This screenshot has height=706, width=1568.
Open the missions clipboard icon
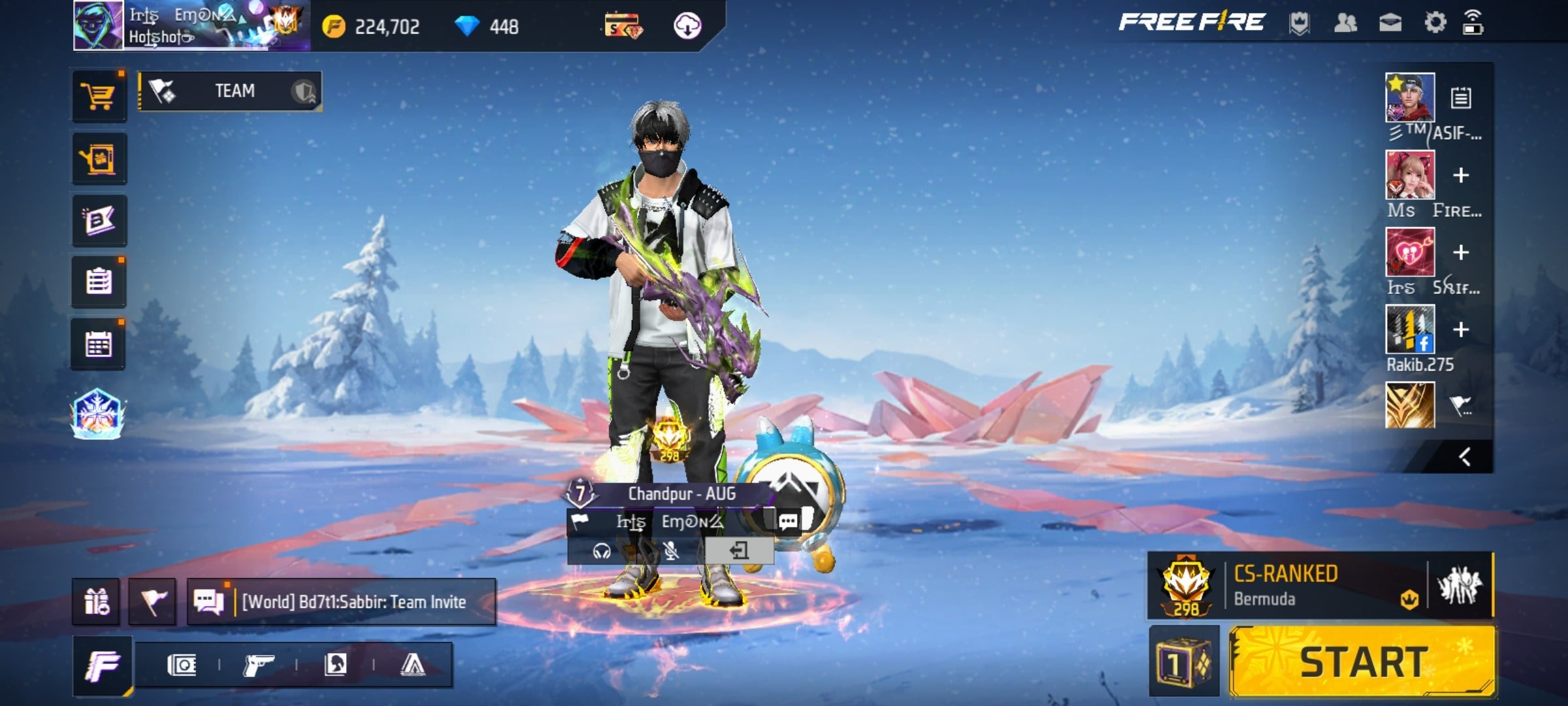pyautogui.click(x=99, y=282)
